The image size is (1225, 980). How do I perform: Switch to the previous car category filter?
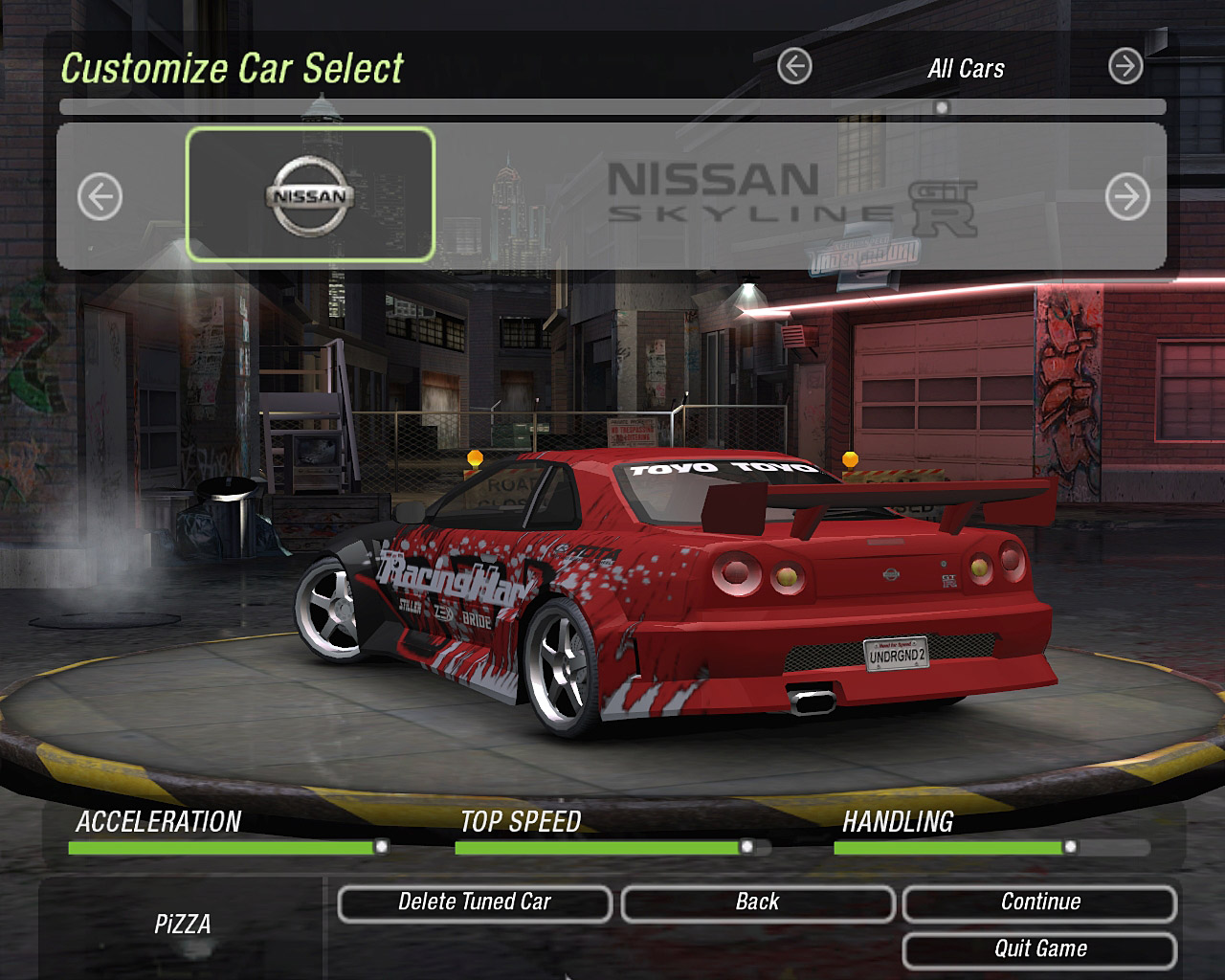pyautogui.click(x=794, y=67)
